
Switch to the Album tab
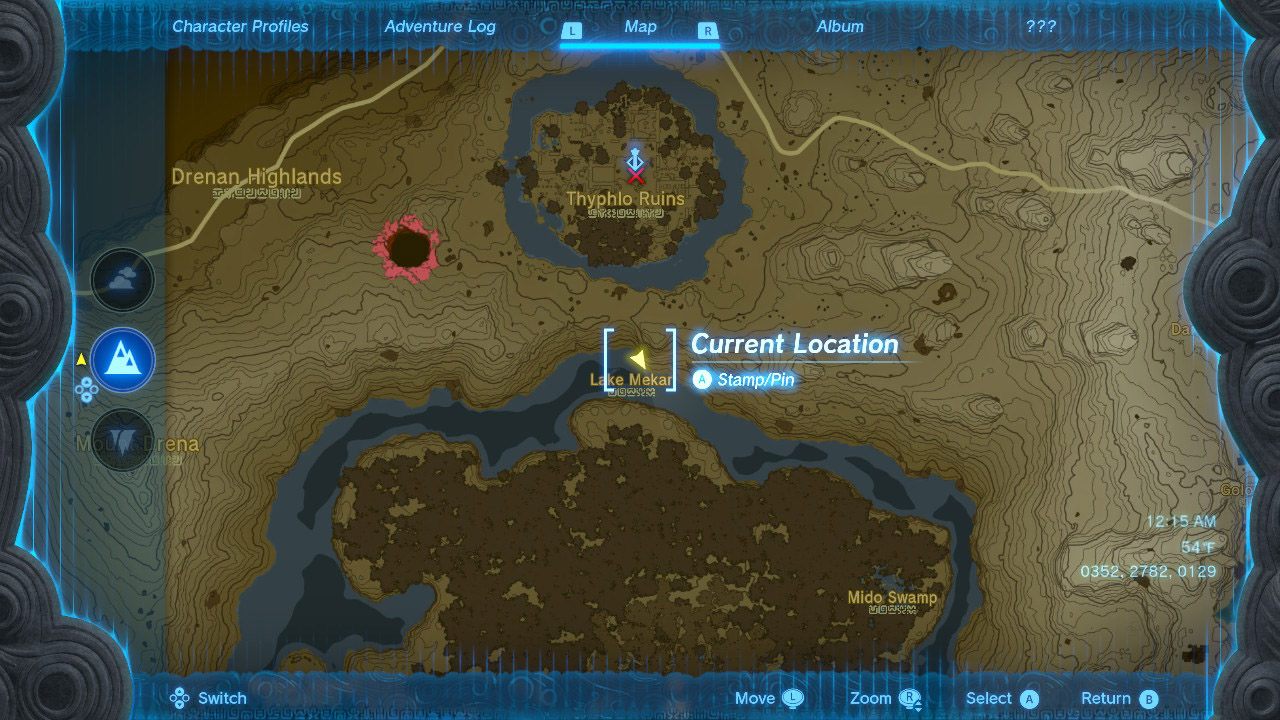[840, 27]
